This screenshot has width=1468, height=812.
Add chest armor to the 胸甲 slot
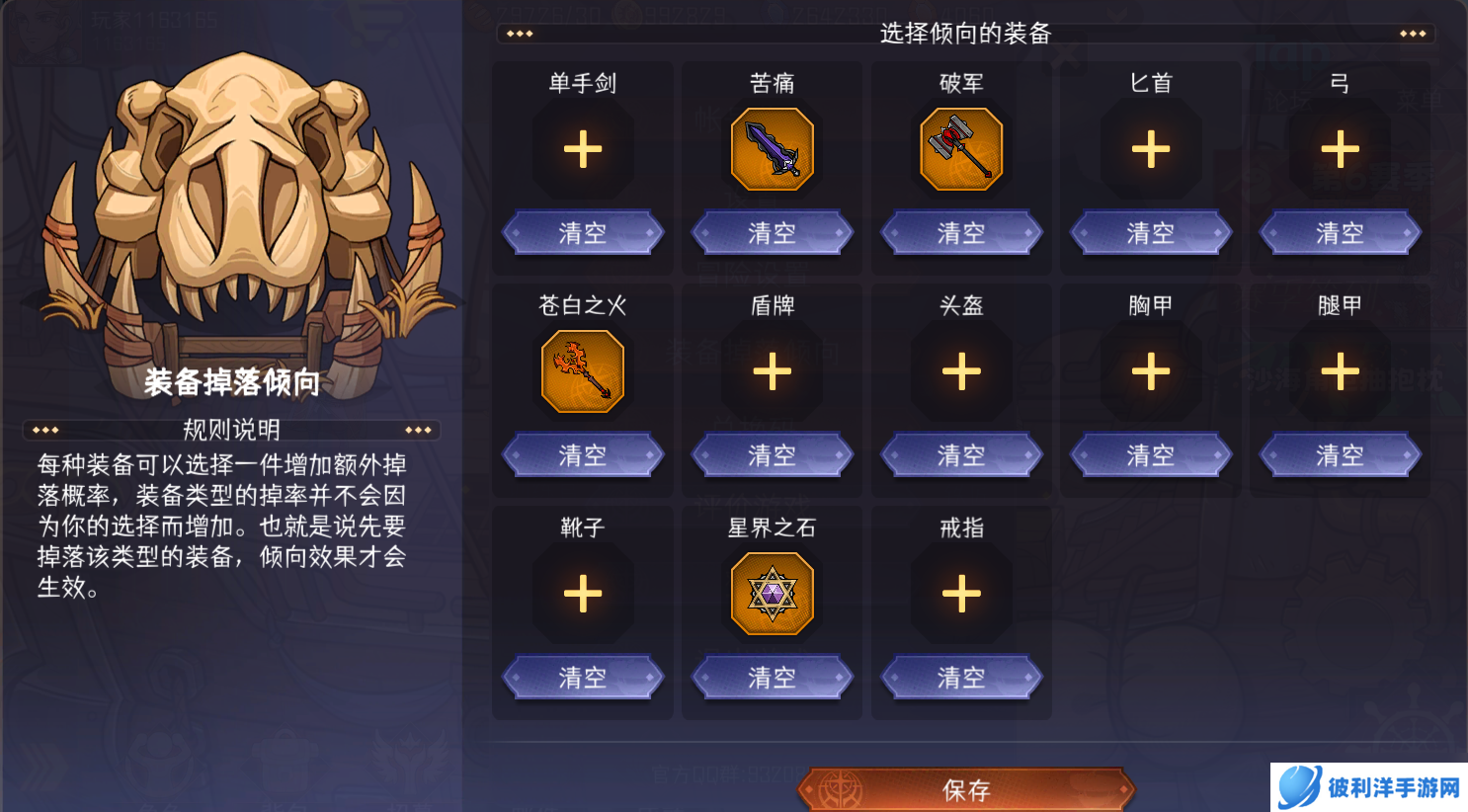1150,370
